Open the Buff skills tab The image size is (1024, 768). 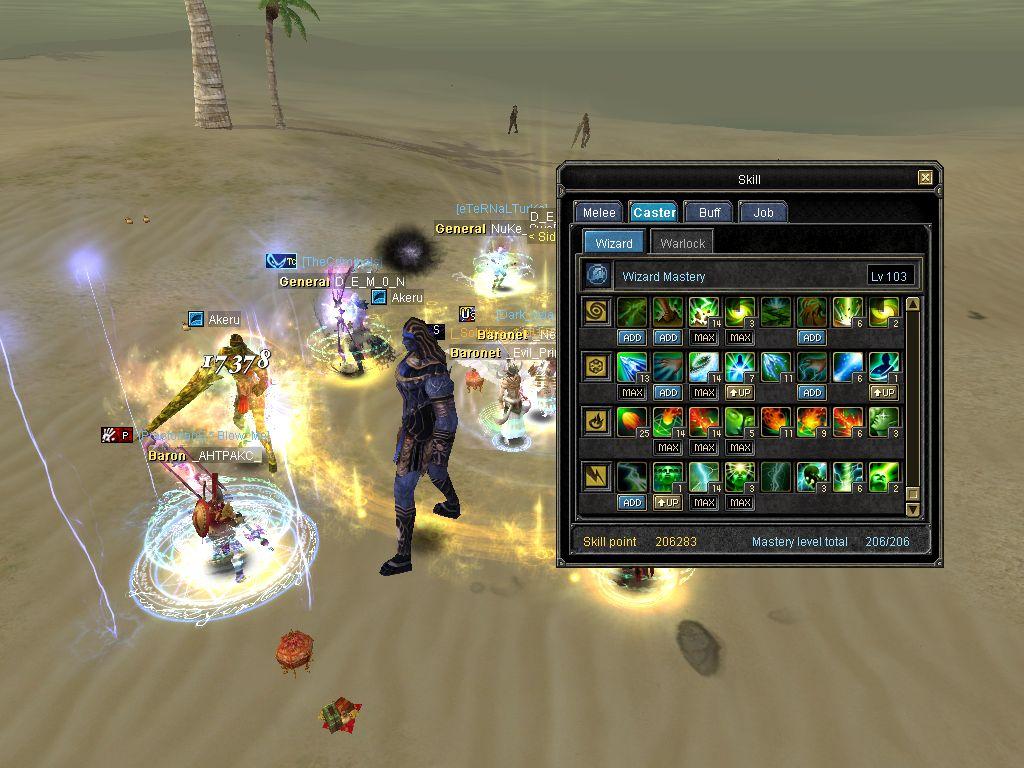pos(710,212)
